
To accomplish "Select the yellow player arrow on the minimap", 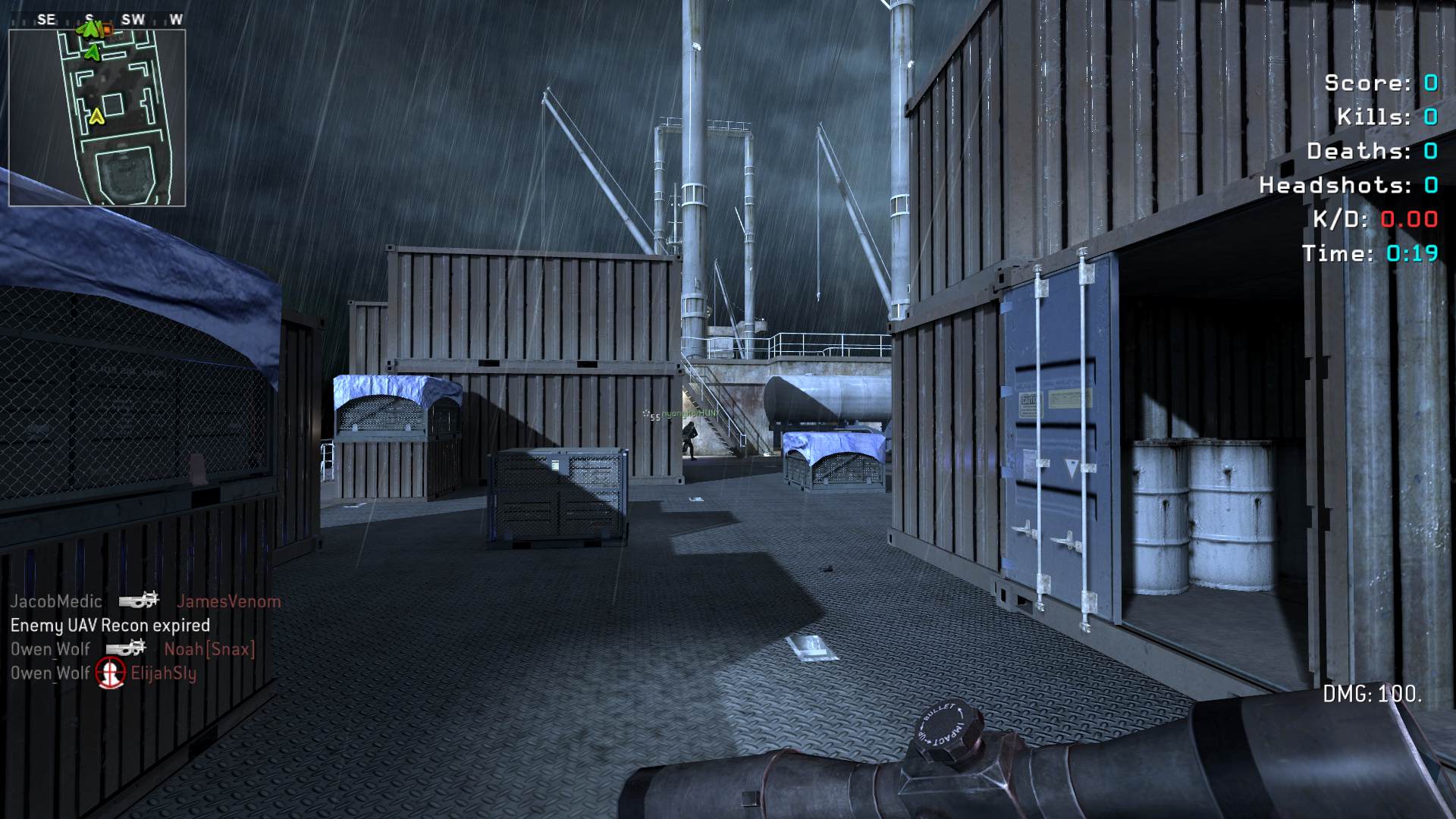I will [96, 117].
